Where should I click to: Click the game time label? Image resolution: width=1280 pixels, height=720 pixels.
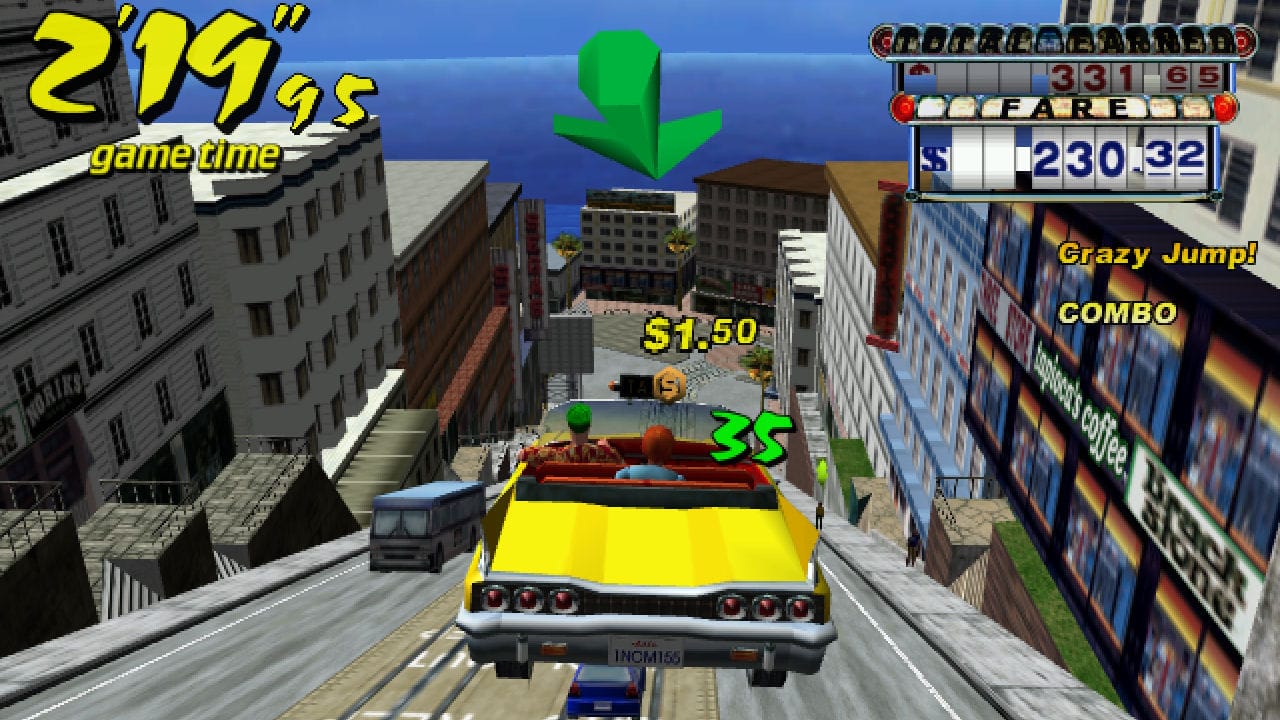(x=183, y=153)
